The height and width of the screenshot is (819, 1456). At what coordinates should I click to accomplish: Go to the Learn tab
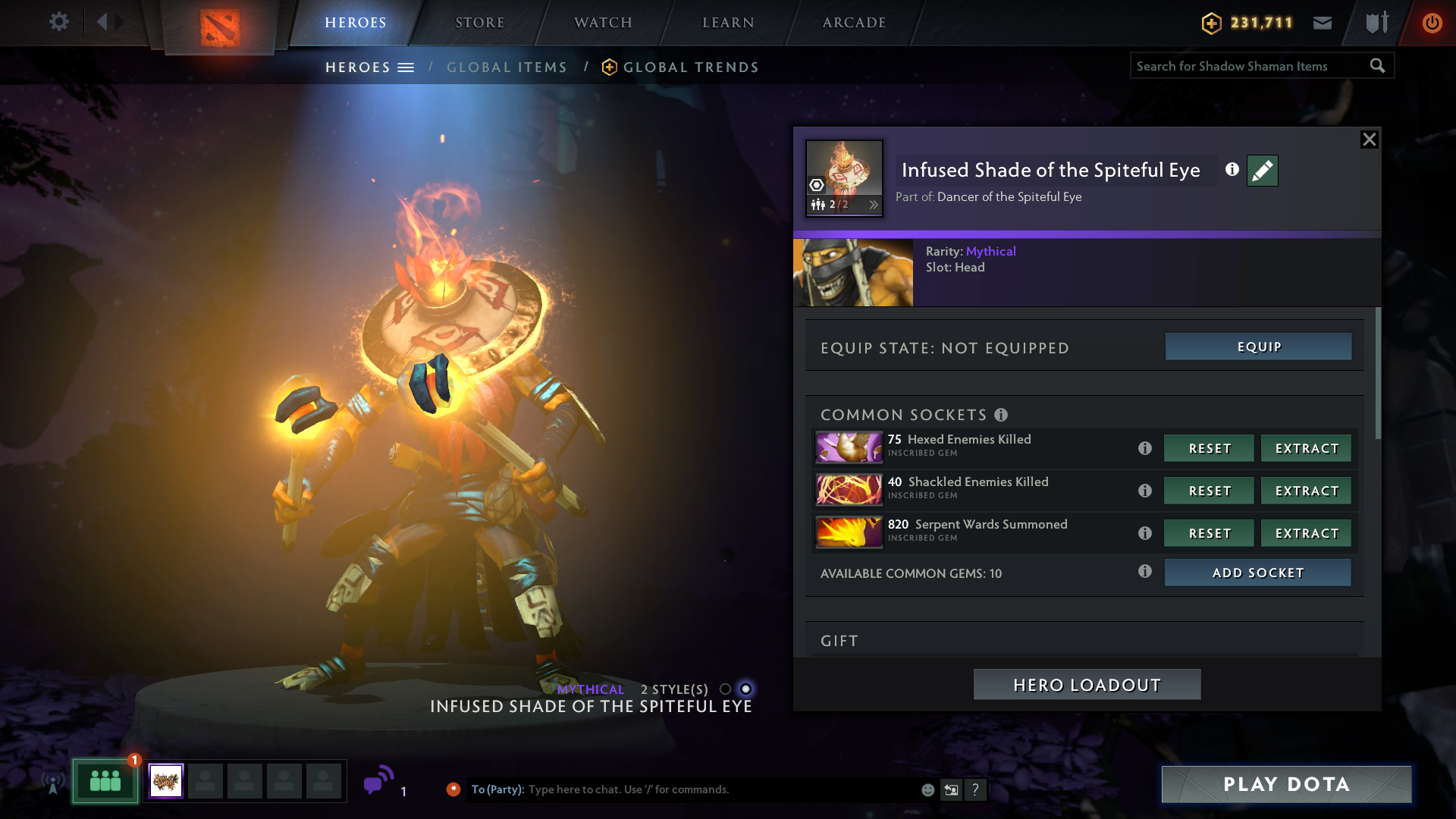[728, 23]
